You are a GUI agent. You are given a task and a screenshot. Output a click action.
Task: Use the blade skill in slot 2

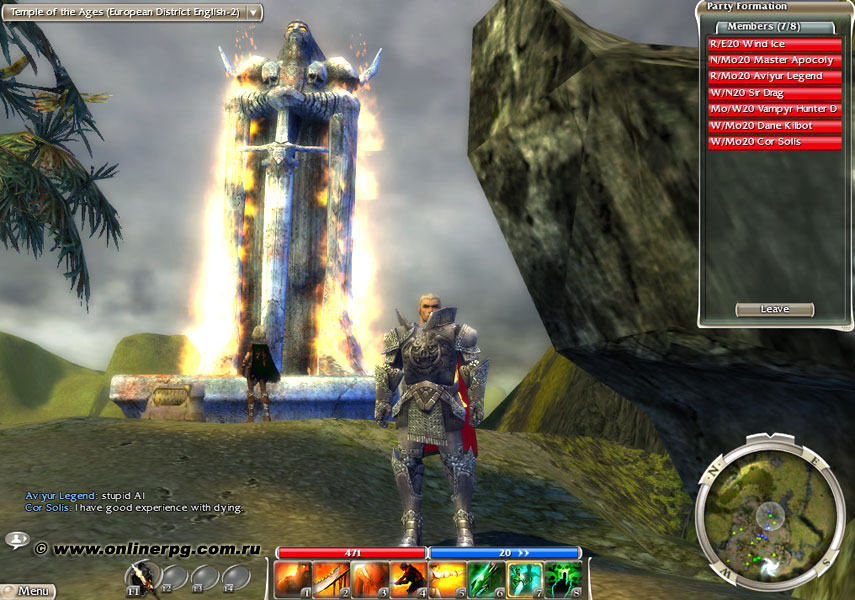coord(331,579)
